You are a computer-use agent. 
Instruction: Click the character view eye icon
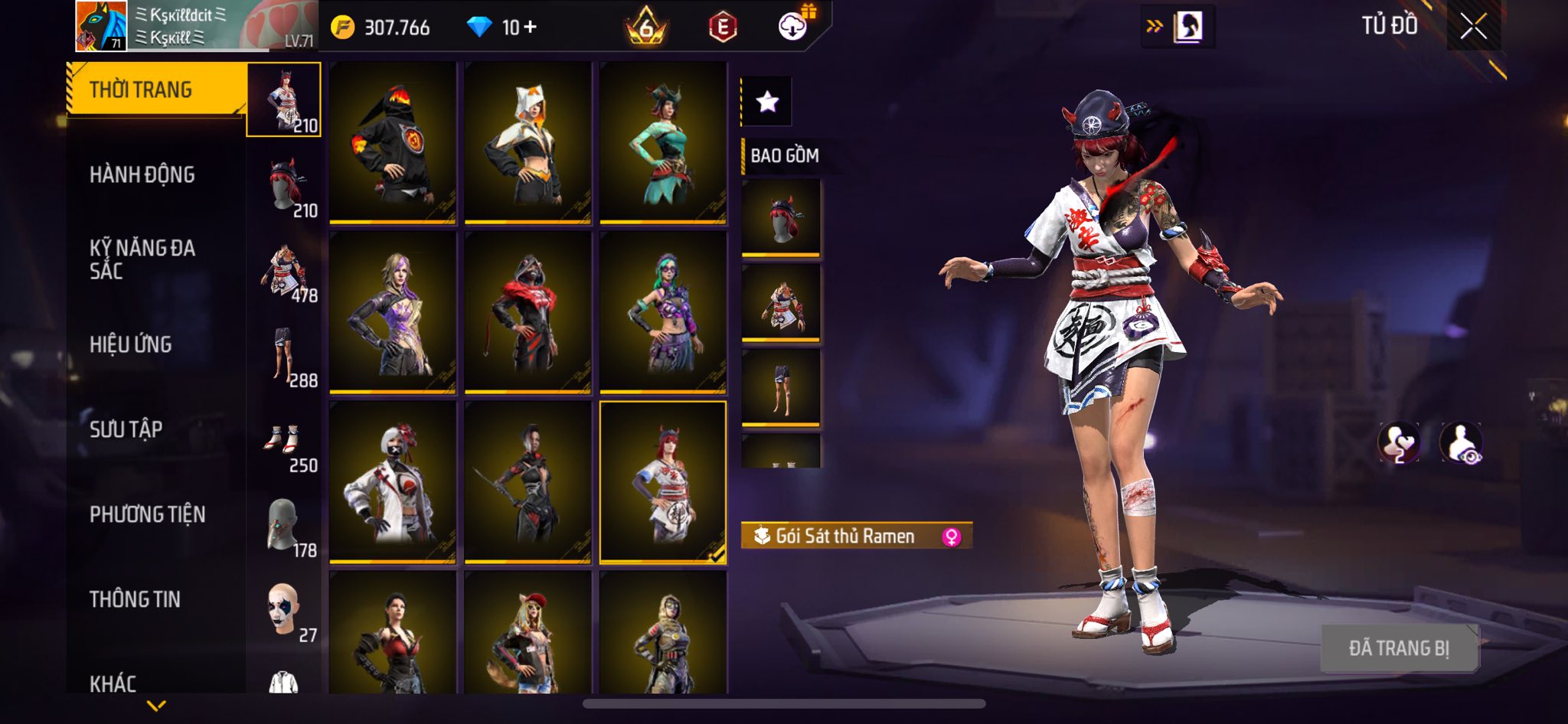pyautogui.click(x=1462, y=443)
